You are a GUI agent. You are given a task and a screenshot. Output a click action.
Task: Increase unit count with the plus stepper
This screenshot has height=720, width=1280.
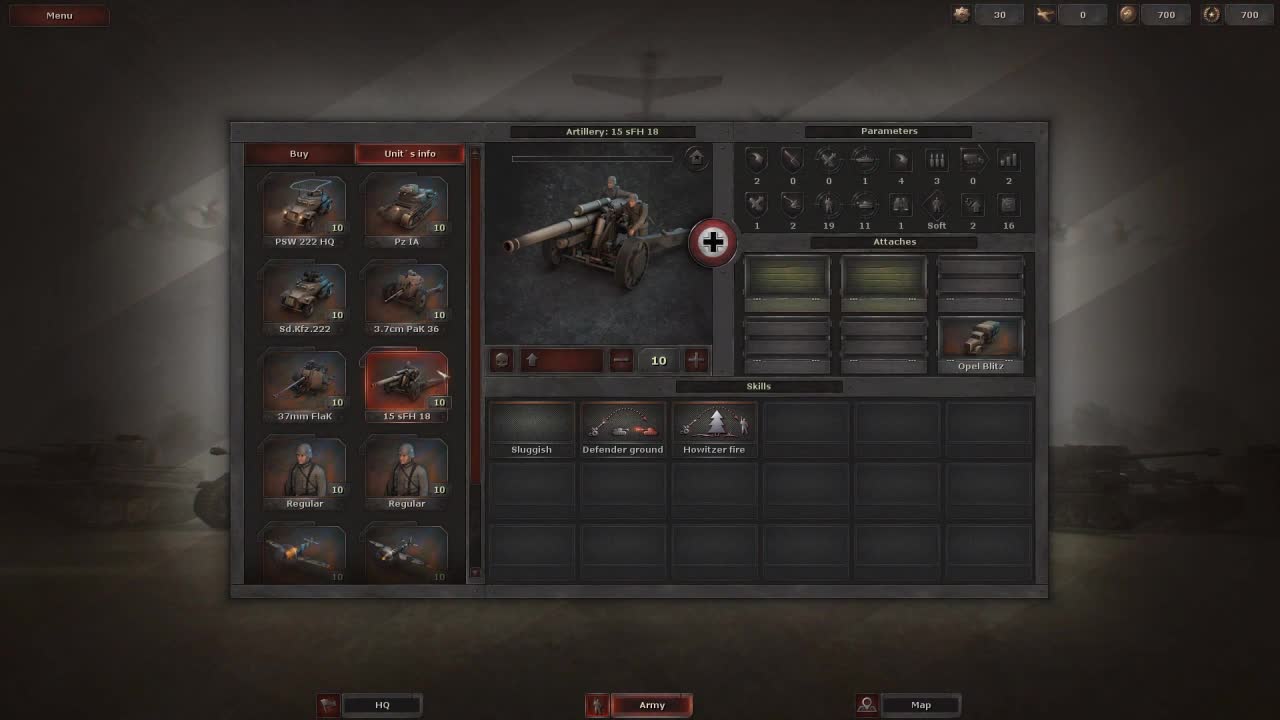(697, 360)
